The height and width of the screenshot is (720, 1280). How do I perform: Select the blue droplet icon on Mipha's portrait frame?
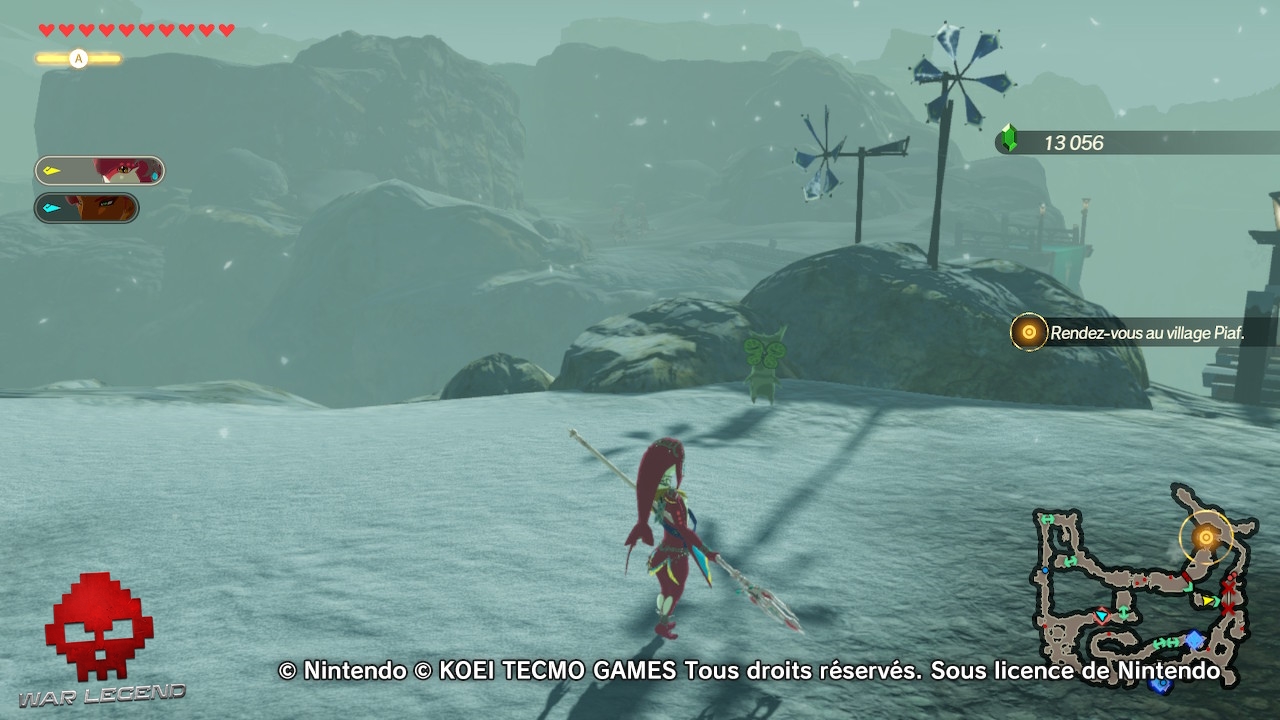click(x=155, y=176)
